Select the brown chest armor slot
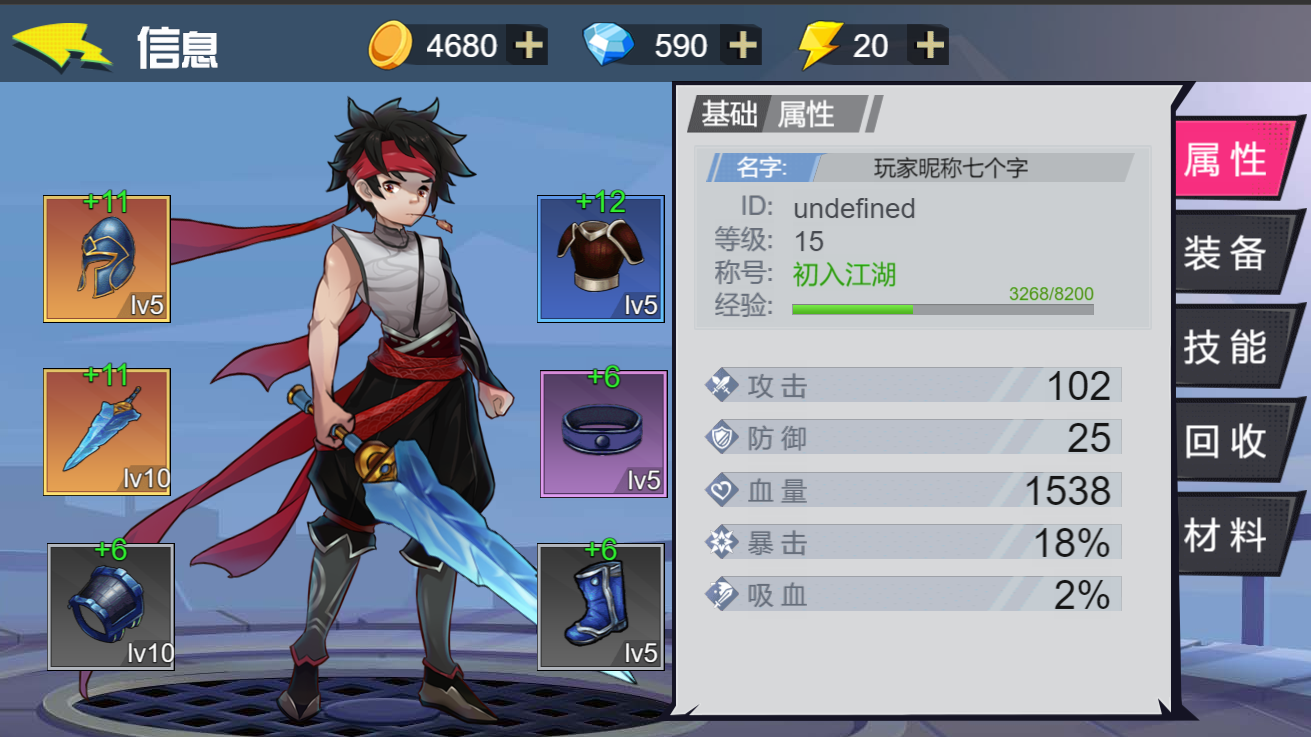The height and width of the screenshot is (737, 1311). pyautogui.click(x=601, y=259)
